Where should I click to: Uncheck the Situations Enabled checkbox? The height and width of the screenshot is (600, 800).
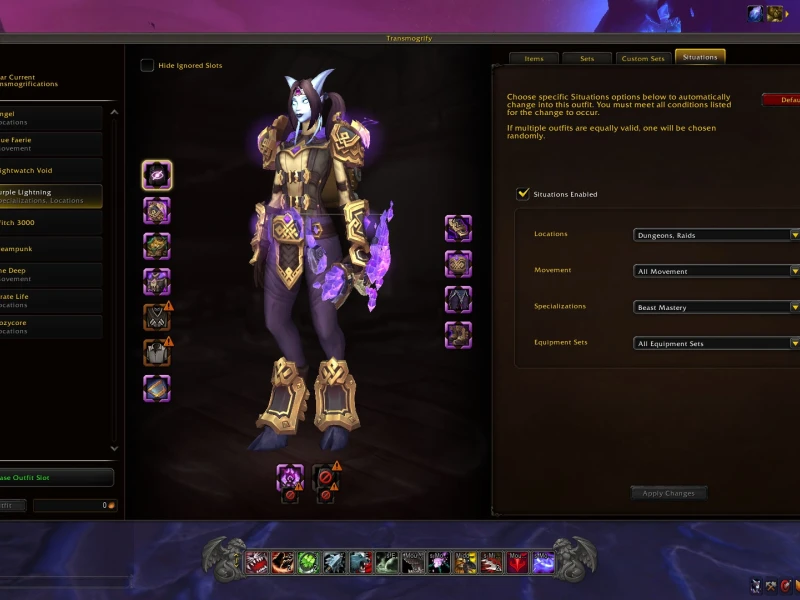tap(523, 194)
